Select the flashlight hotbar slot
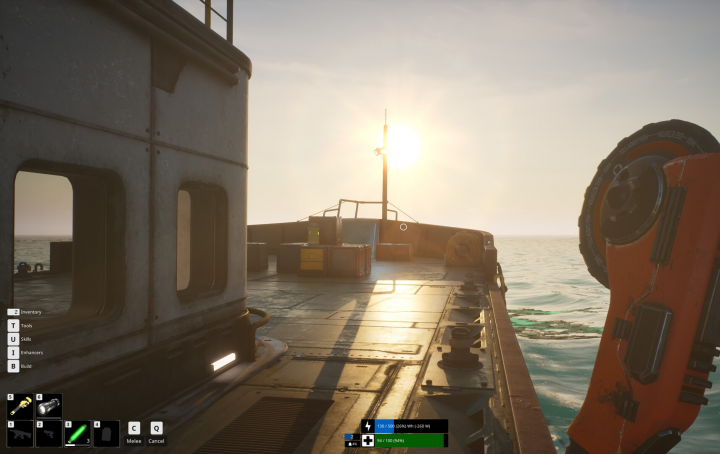This screenshot has height=454, width=720. point(49,405)
